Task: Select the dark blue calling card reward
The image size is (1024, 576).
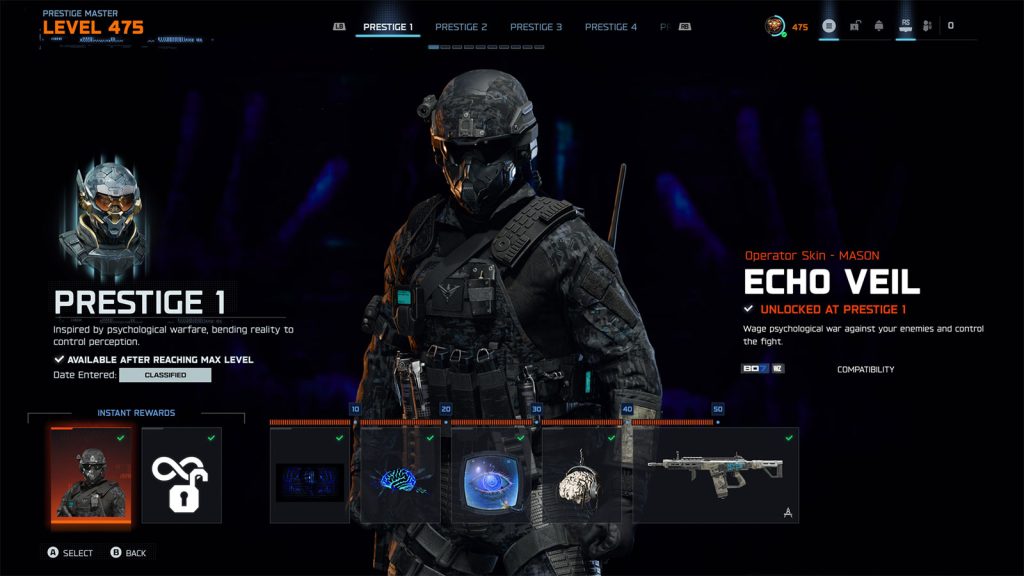Action: tap(310, 476)
